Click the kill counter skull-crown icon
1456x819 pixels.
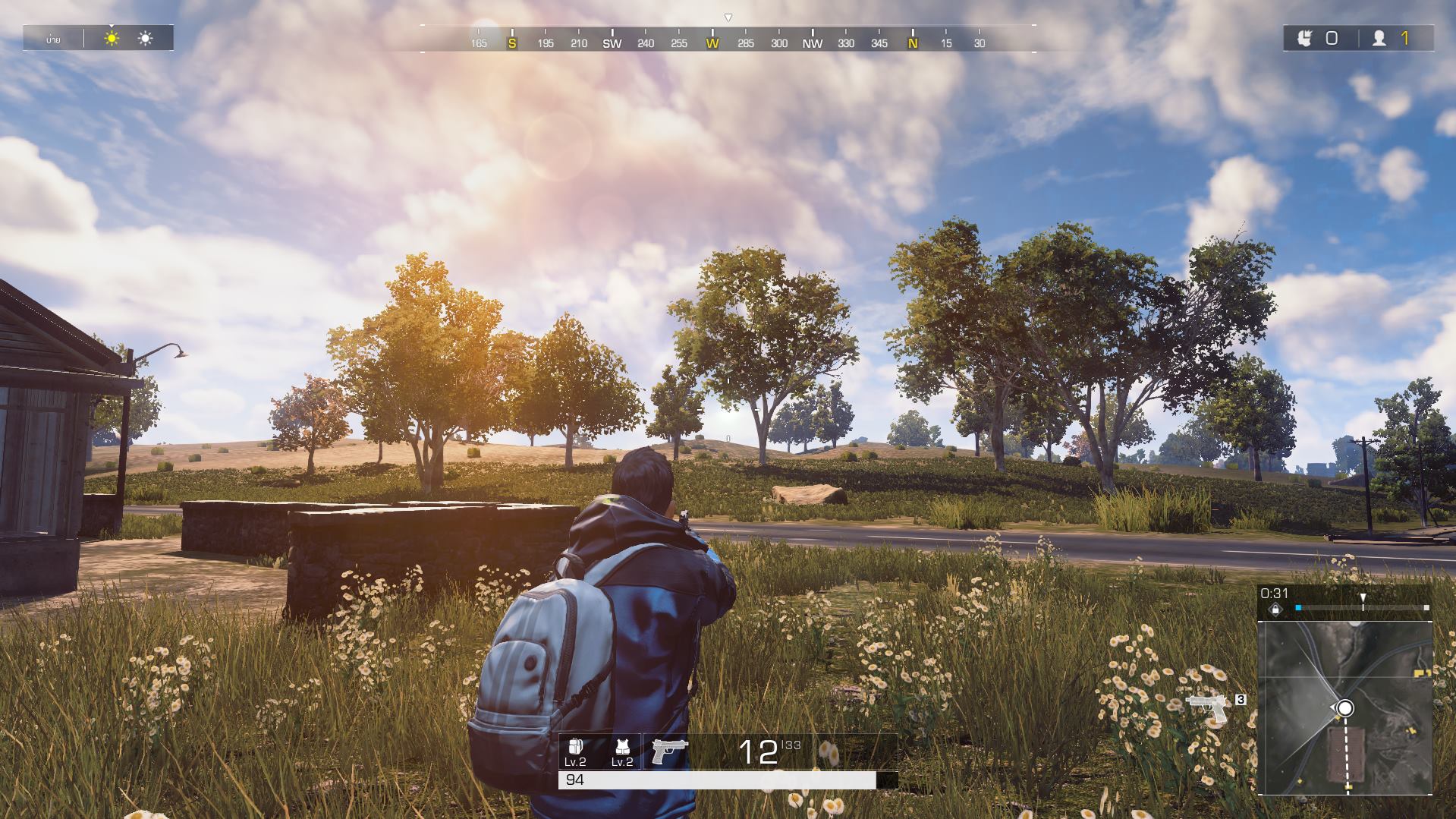click(1305, 39)
